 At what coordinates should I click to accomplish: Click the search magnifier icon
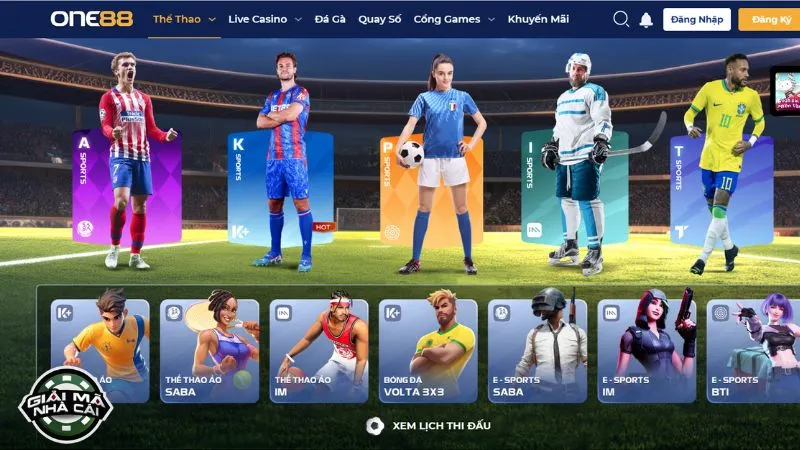[x=621, y=19]
